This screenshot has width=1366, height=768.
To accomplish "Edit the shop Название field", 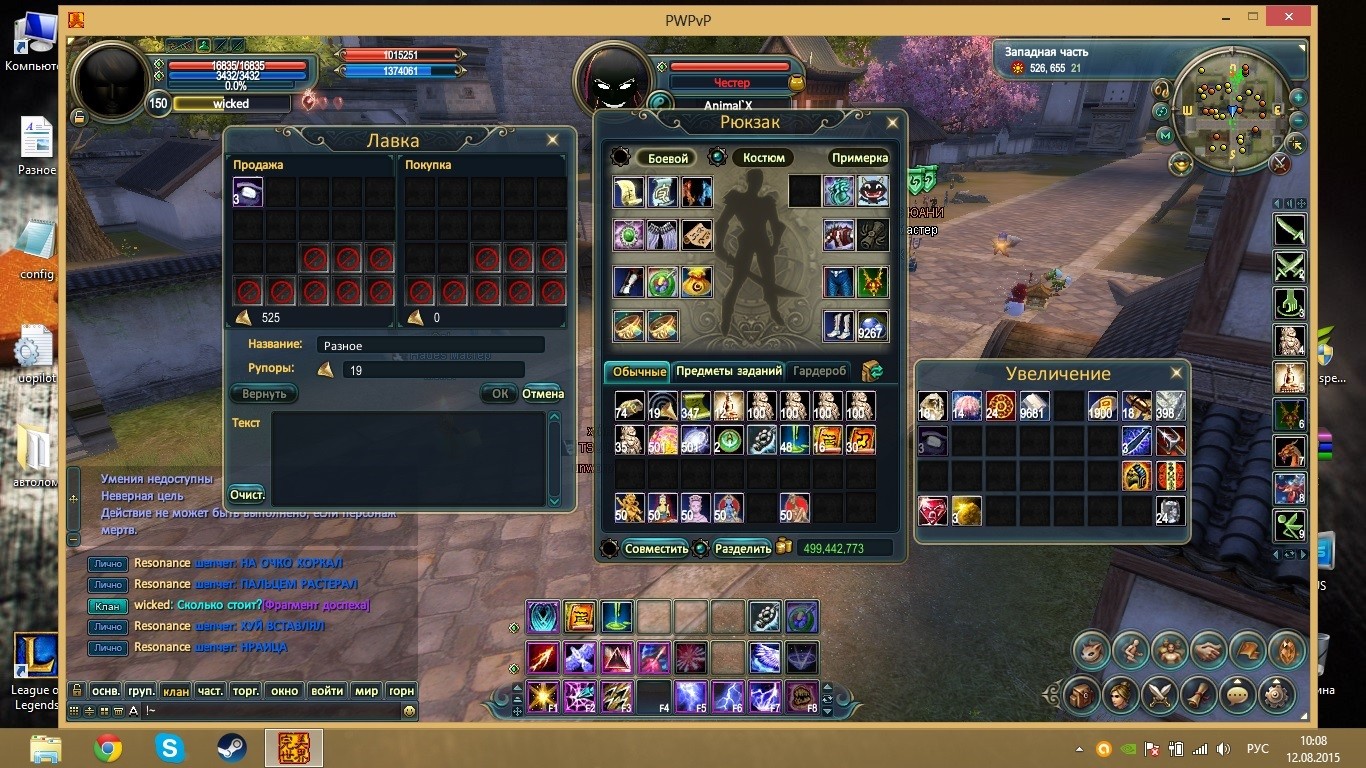I will tap(430, 345).
